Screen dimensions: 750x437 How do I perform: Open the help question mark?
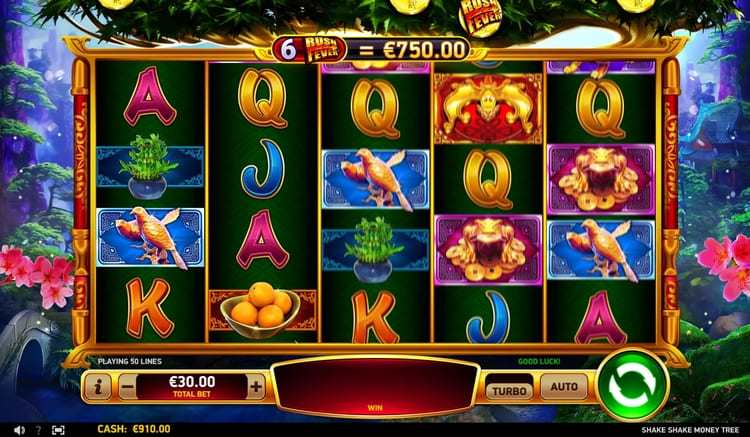38,429
